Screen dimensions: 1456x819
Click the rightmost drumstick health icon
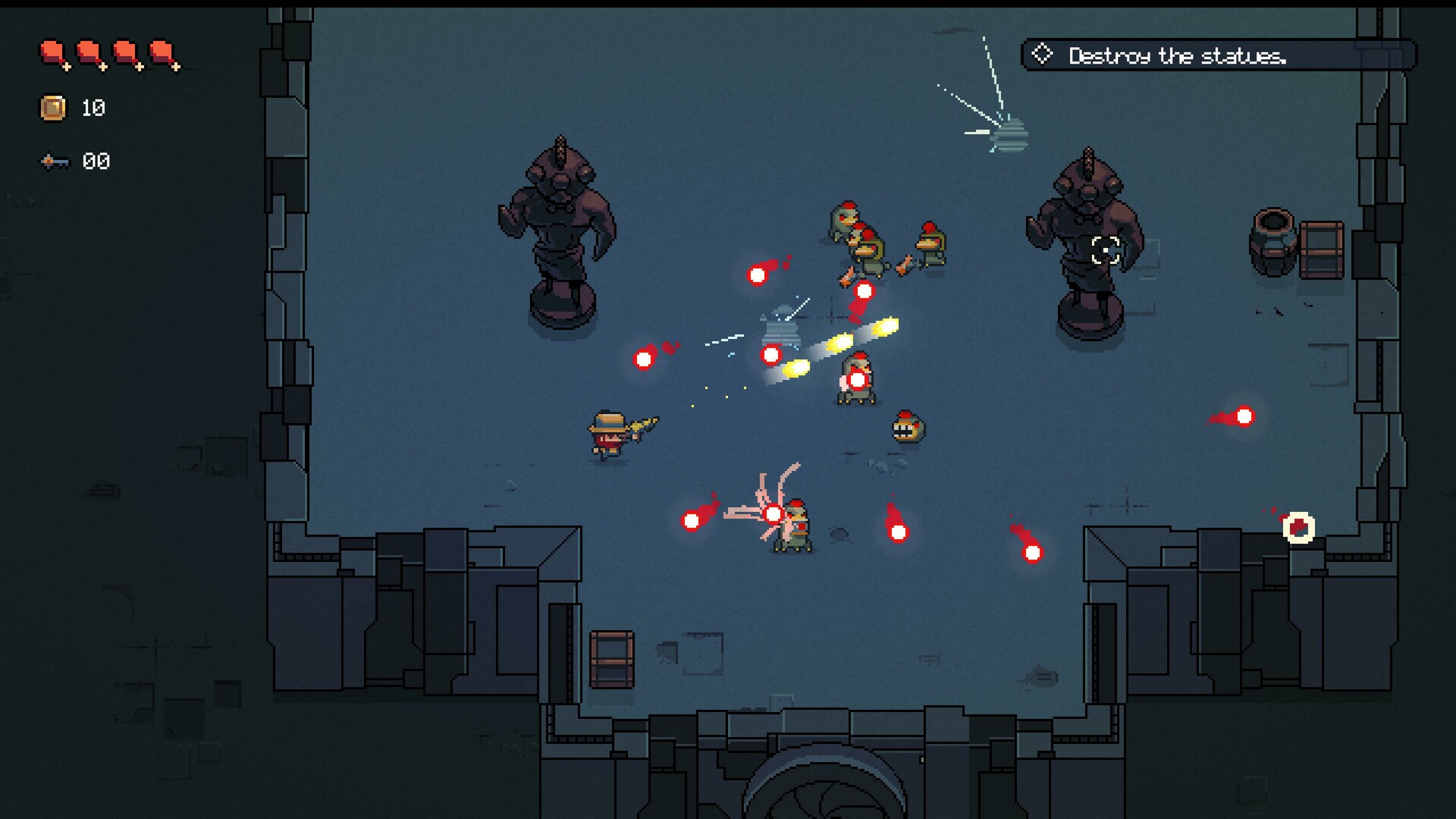pyautogui.click(x=165, y=52)
